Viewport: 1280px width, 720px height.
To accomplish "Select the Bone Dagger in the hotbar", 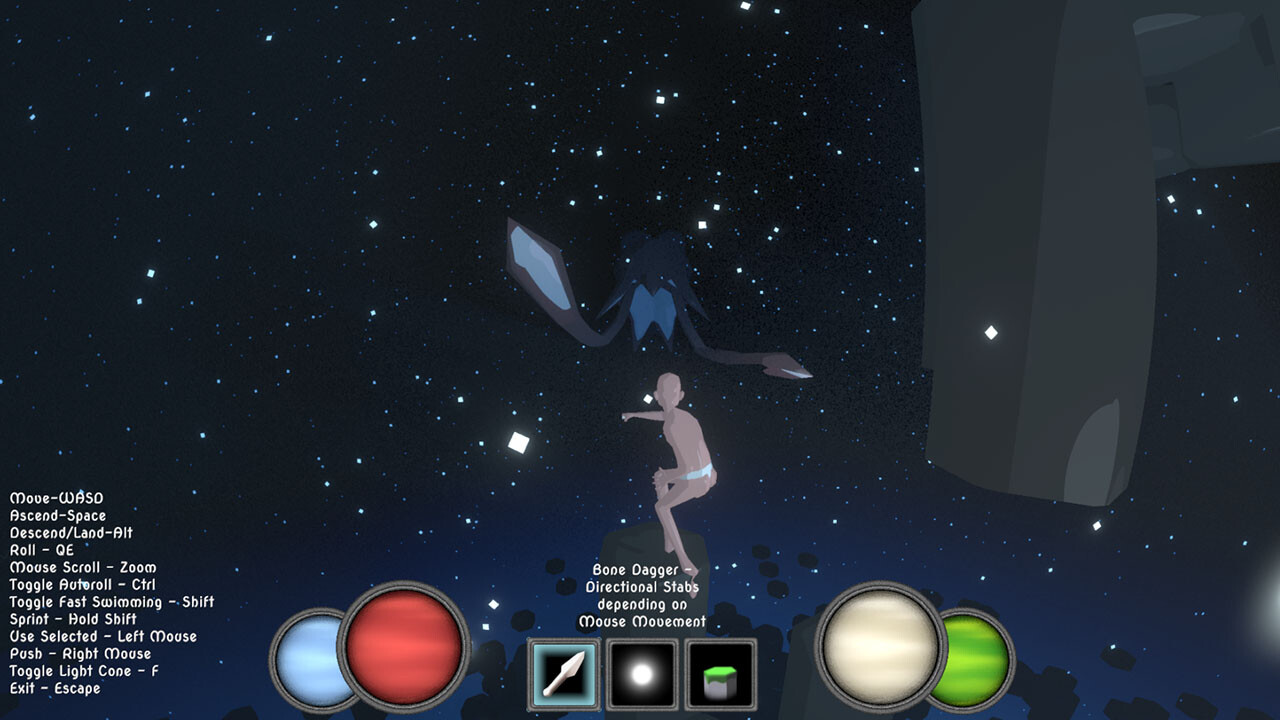I will tap(565, 675).
